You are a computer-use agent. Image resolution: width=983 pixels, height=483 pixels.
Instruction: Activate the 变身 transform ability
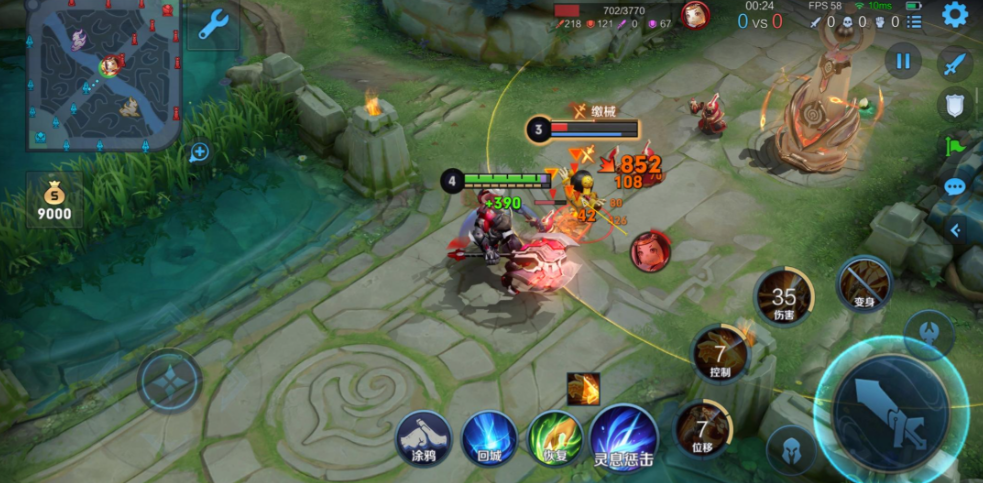(864, 284)
